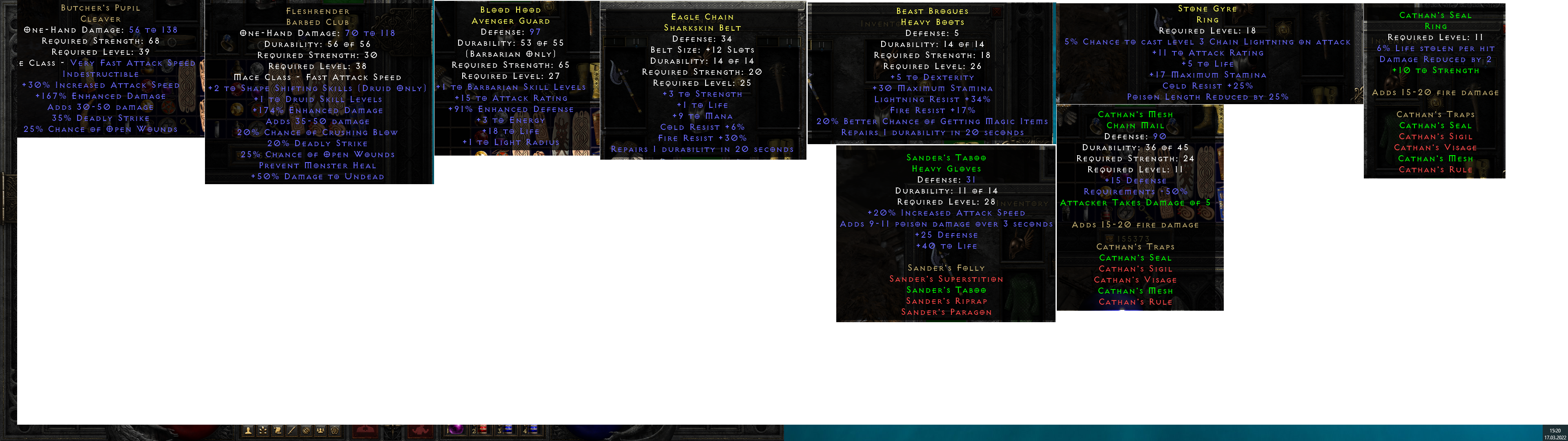Select the sword menu icon on the hotbar

click(293, 431)
